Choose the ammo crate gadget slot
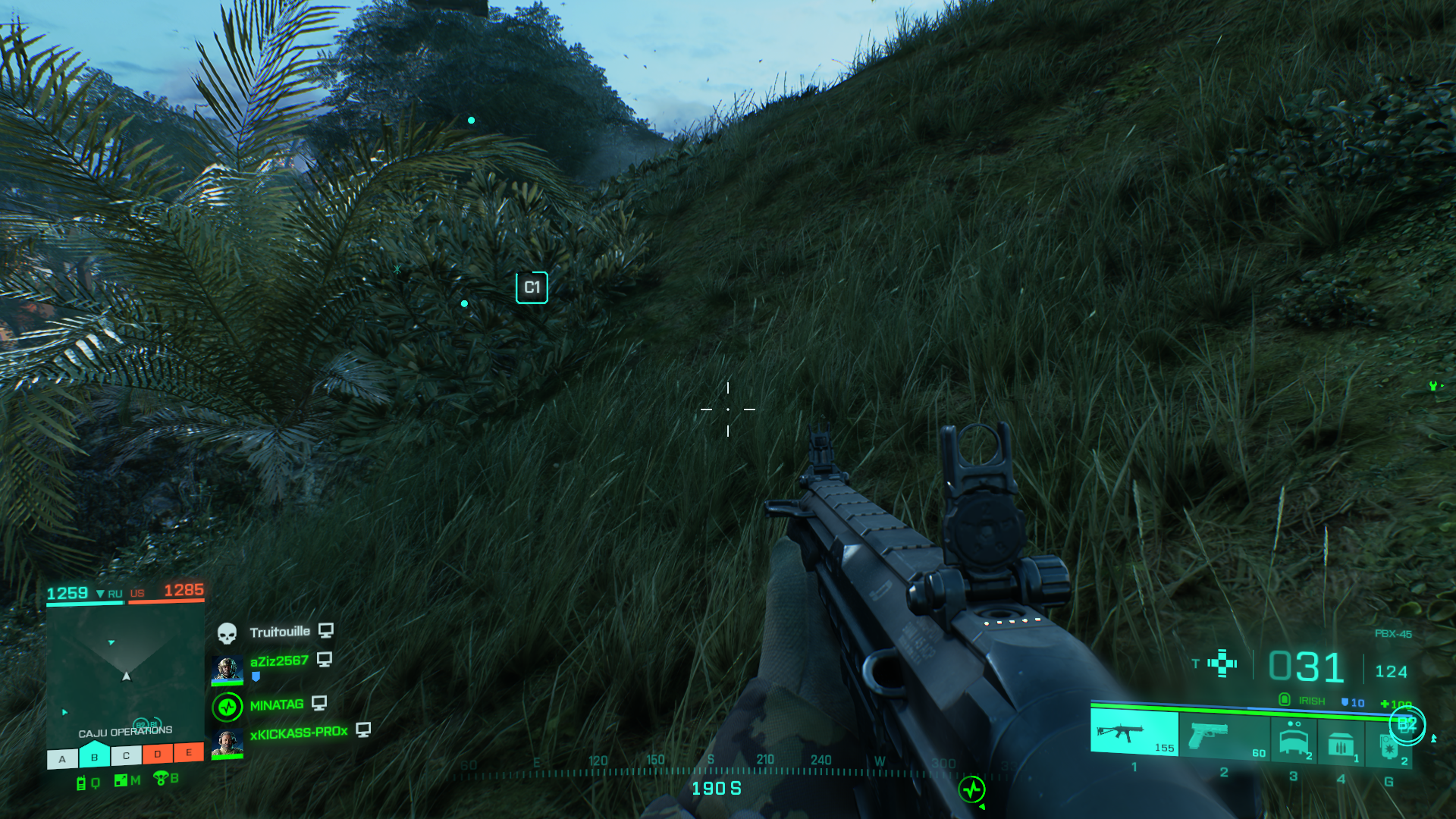The image size is (1456, 819). [1341, 743]
